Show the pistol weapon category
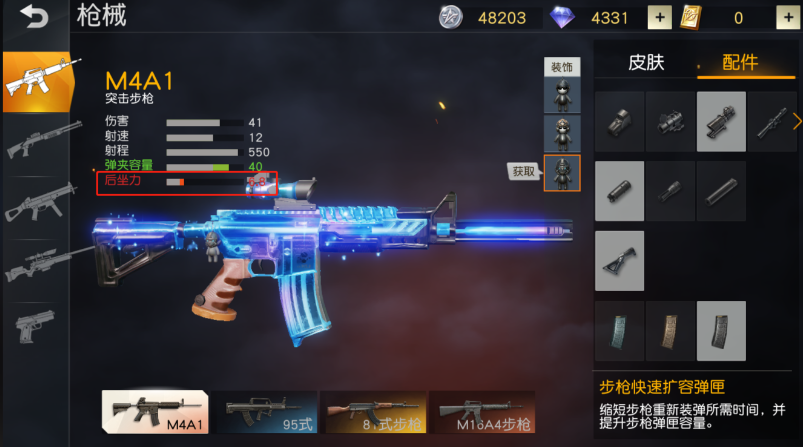The width and height of the screenshot is (803, 447). (x=35, y=326)
